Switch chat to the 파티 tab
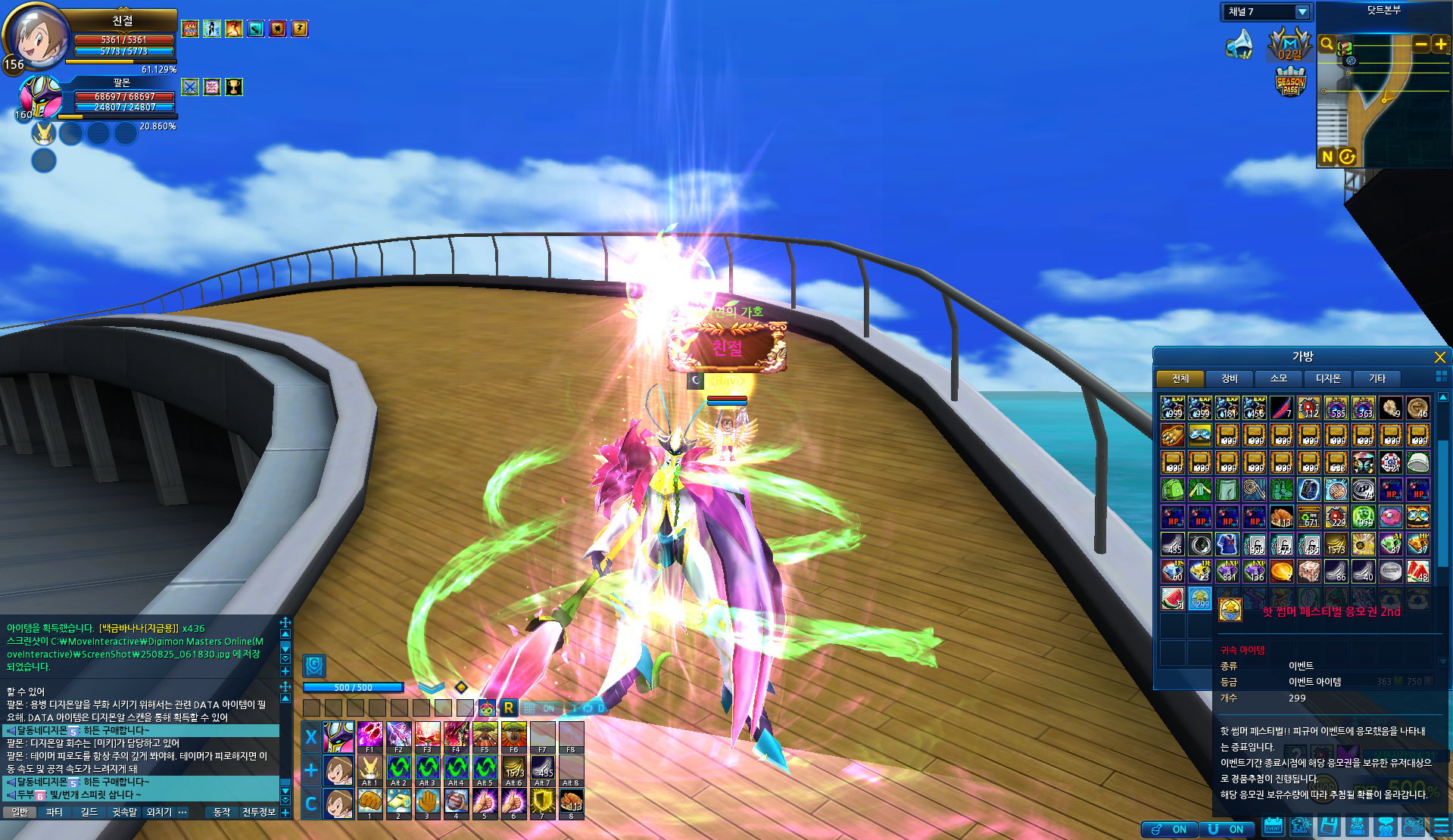The height and width of the screenshot is (840, 1453). (54, 812)
